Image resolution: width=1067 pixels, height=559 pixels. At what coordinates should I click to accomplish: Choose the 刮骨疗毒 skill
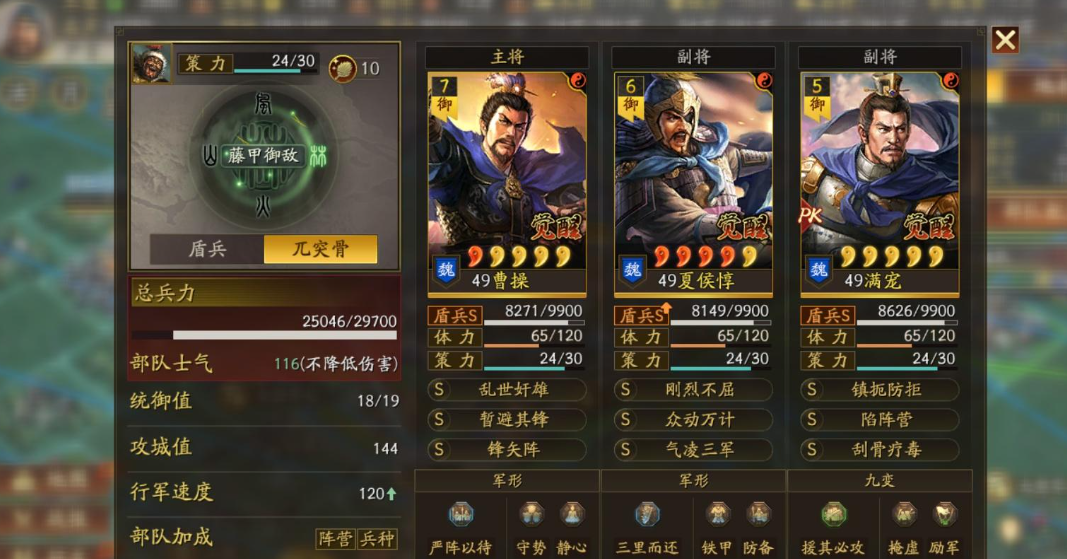click(879, 450)
